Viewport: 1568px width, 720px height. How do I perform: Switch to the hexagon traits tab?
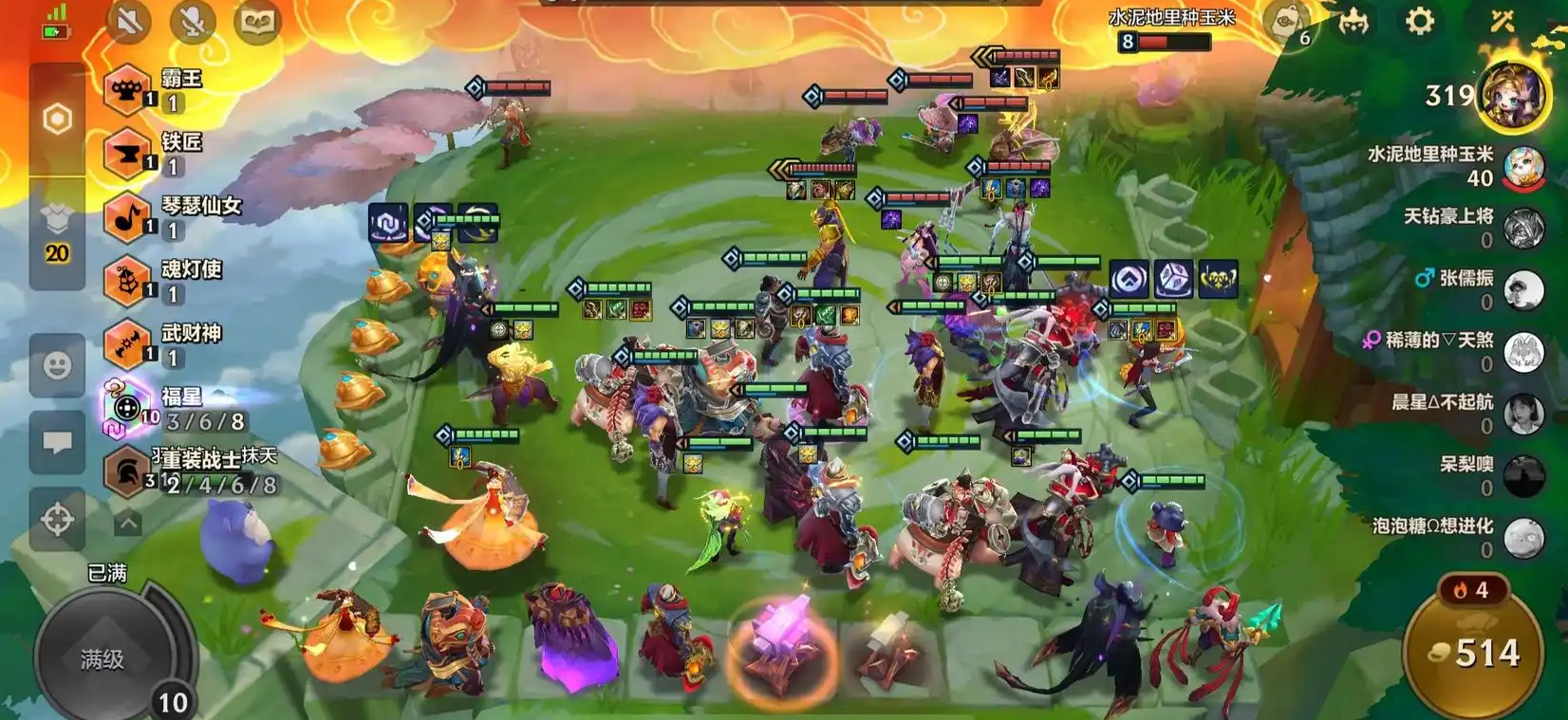tap(57, 120)
